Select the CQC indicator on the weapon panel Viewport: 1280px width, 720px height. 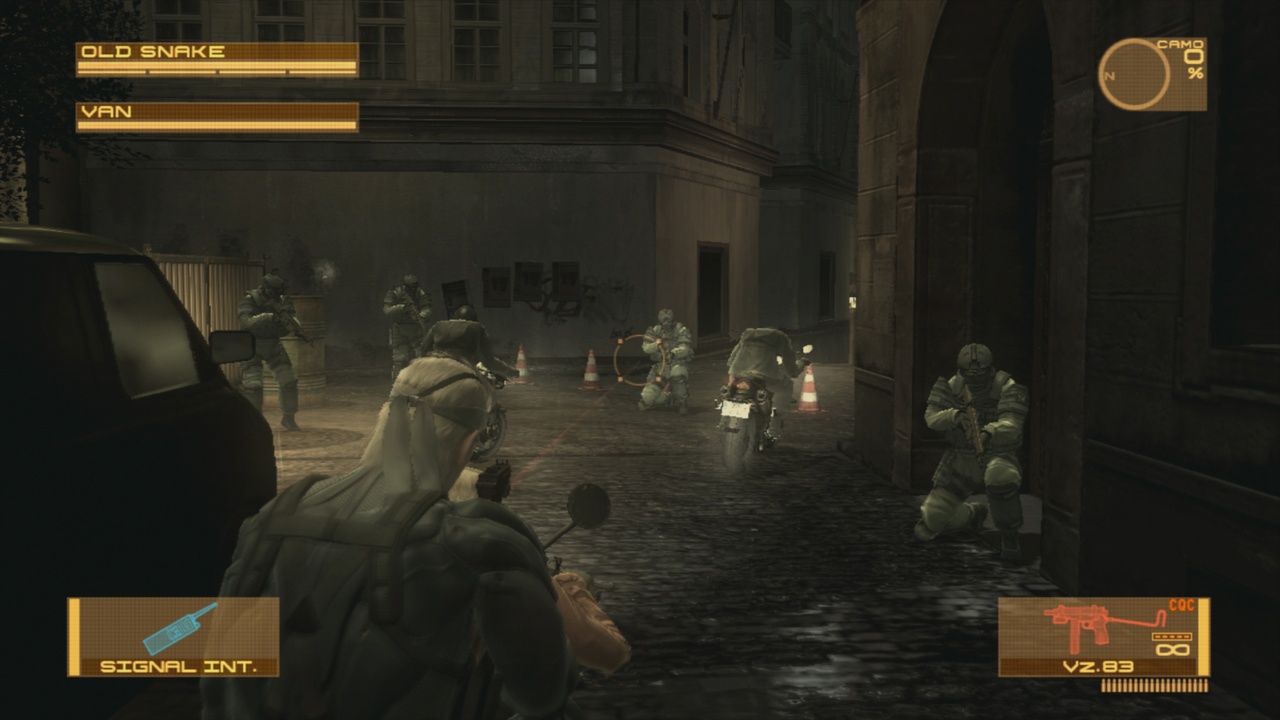[1182, 604]
